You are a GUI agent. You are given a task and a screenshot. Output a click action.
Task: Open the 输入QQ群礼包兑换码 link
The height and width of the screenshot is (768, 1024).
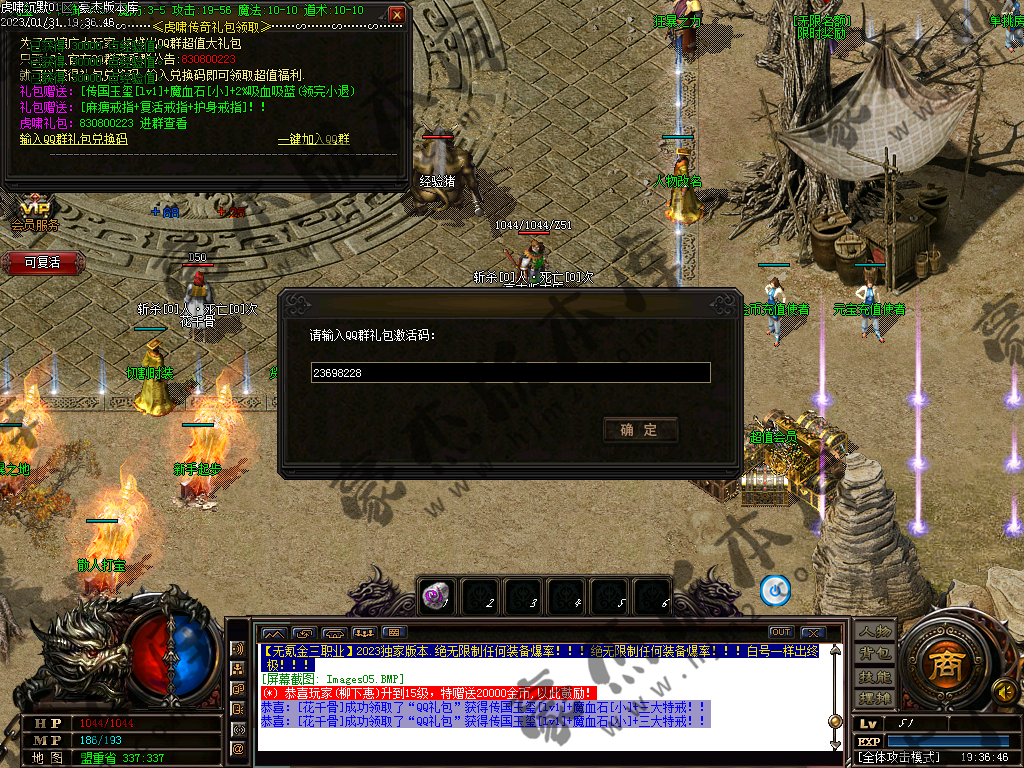tap(74, 139)
